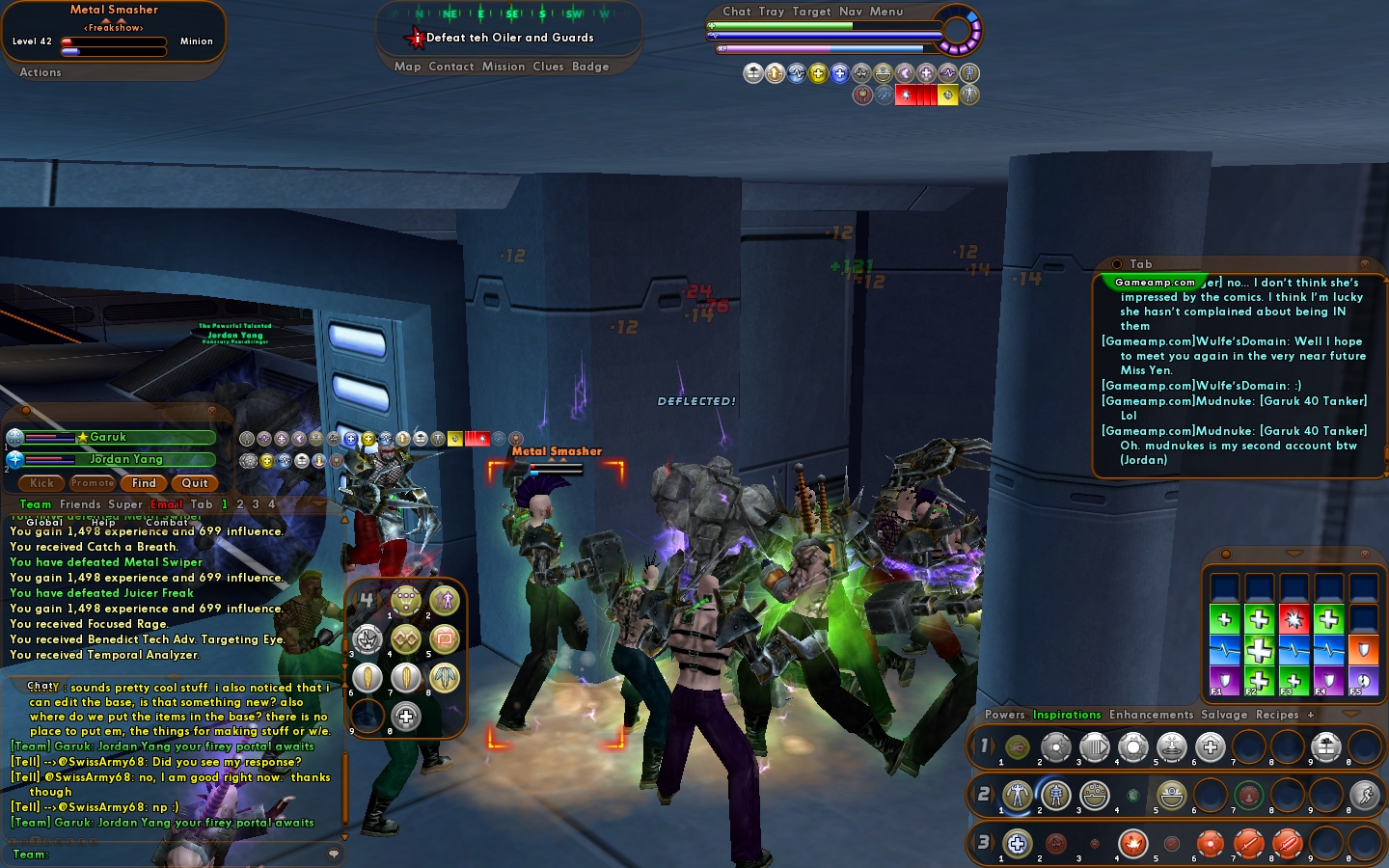Open the Contact list

(x=451, y=67)
